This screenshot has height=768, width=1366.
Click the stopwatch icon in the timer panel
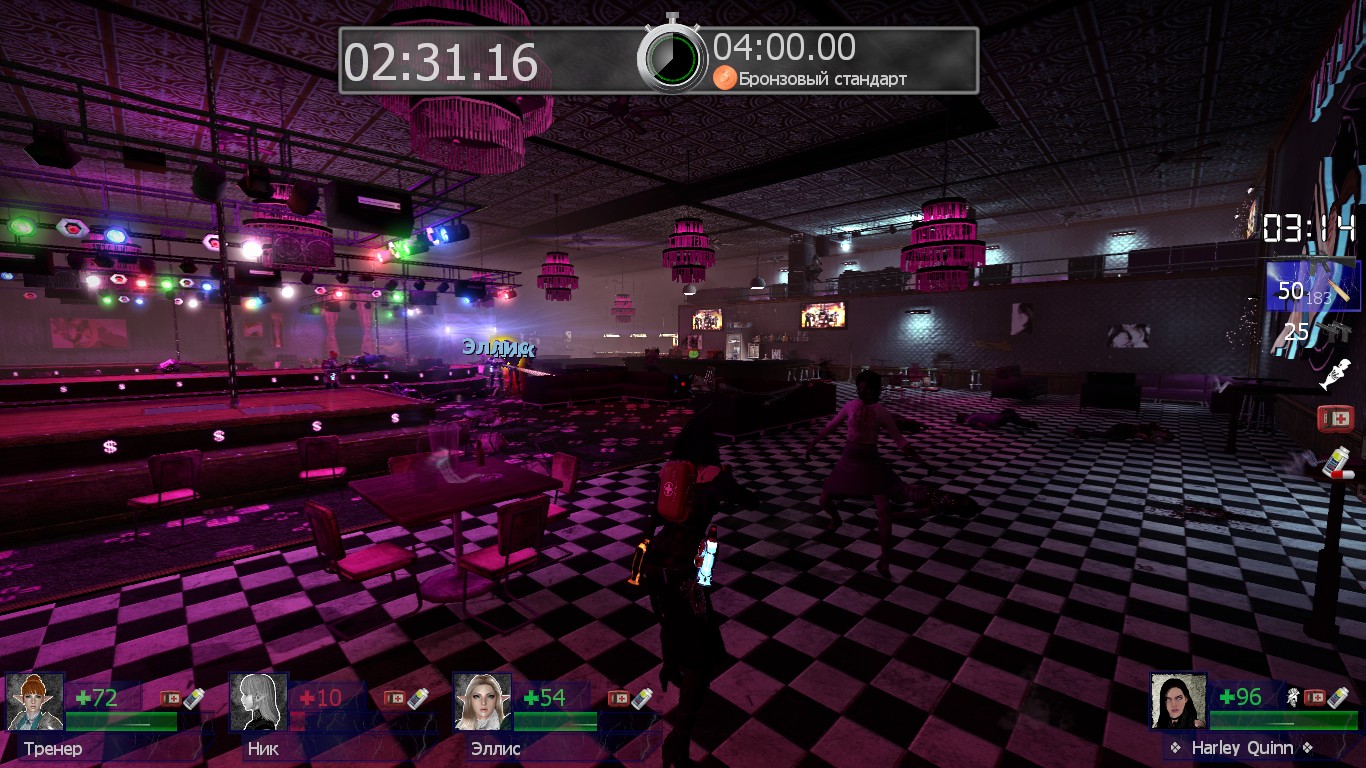pyautogui.click(x=672, y=57)
